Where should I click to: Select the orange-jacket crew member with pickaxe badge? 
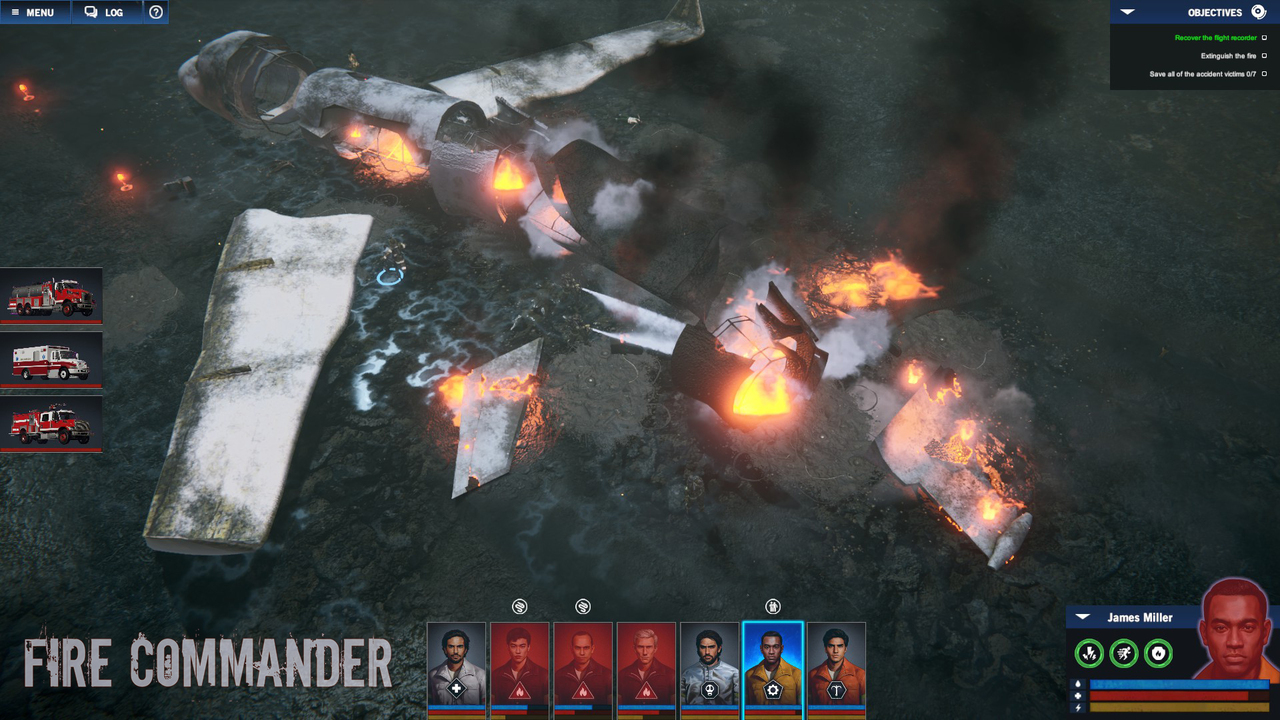[x=836, y=665]
